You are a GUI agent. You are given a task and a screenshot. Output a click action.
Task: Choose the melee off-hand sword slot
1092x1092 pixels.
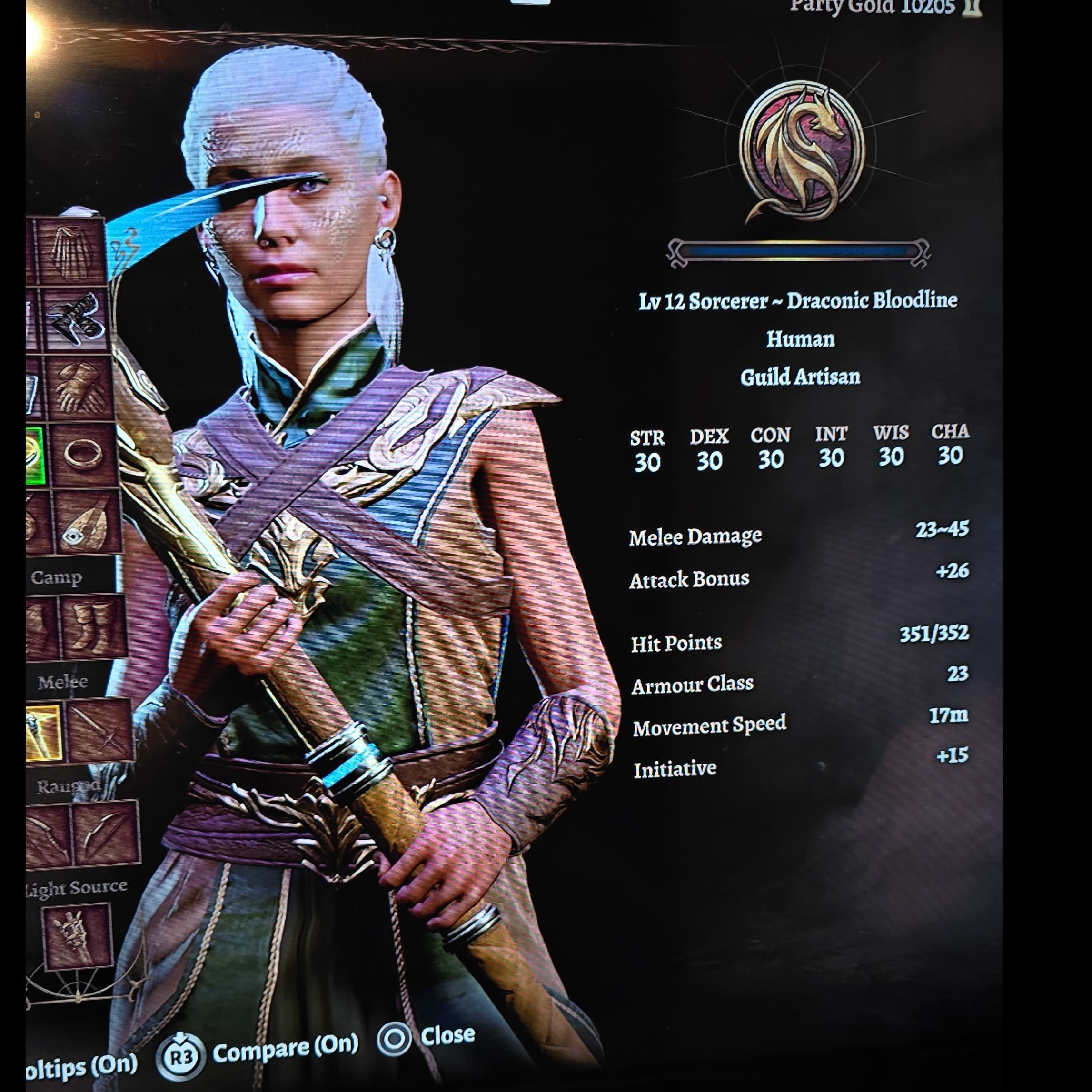click(x=100, y=730)
